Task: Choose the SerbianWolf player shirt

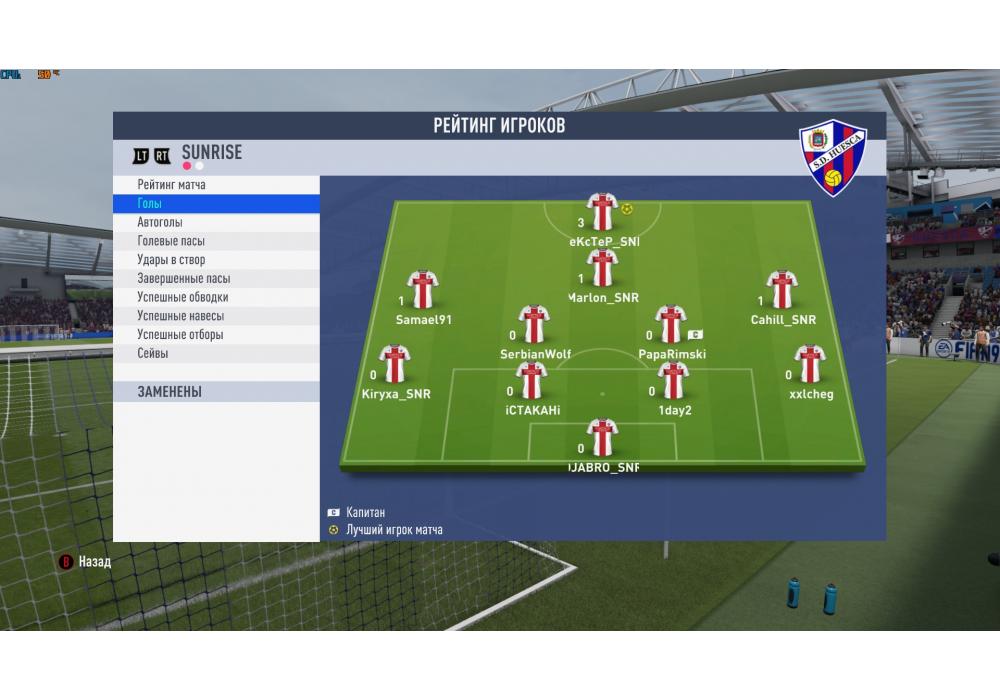Action: pos(535,324)
